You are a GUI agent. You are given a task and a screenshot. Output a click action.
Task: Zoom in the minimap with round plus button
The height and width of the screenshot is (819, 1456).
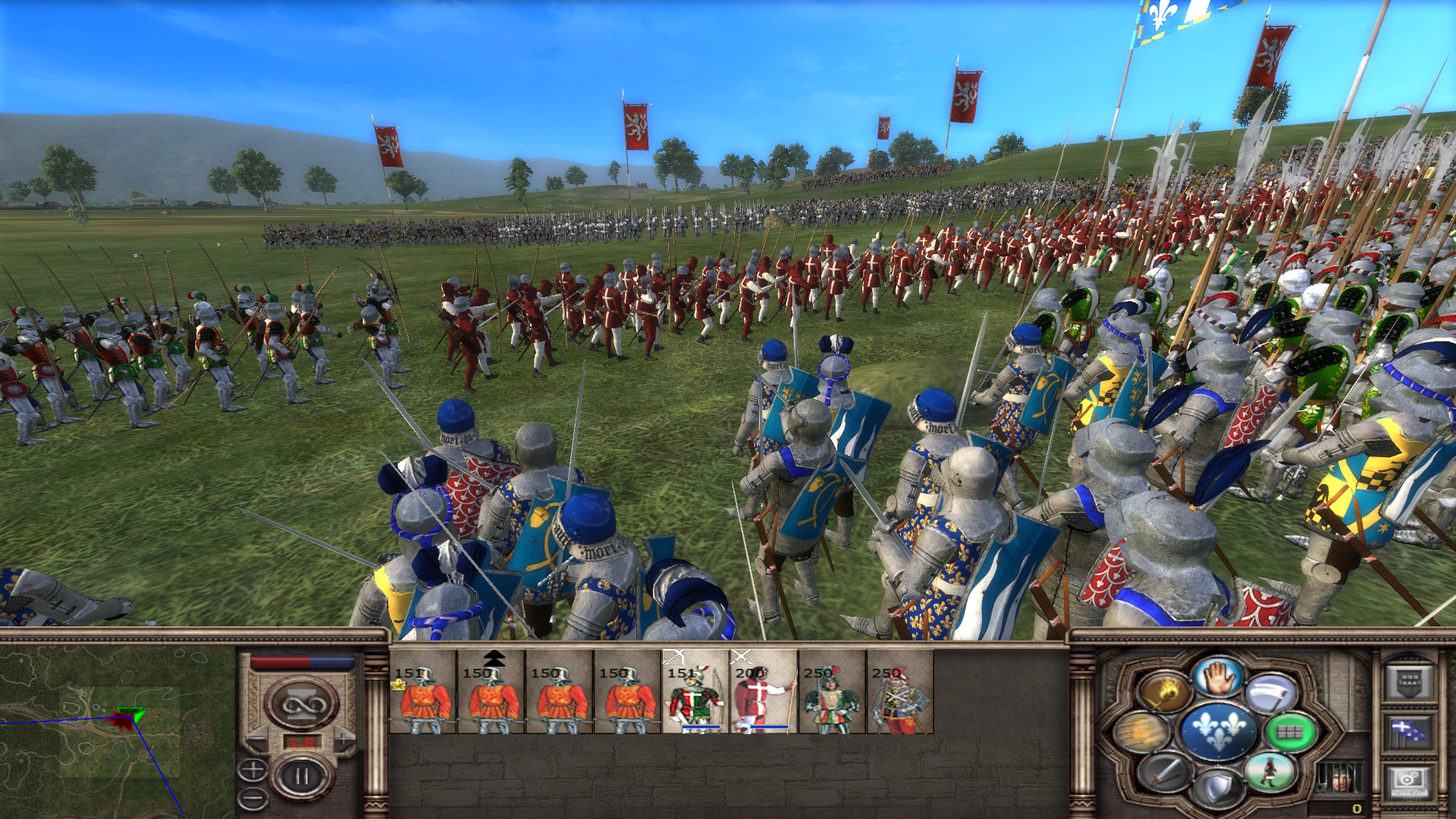coord(253,770)
